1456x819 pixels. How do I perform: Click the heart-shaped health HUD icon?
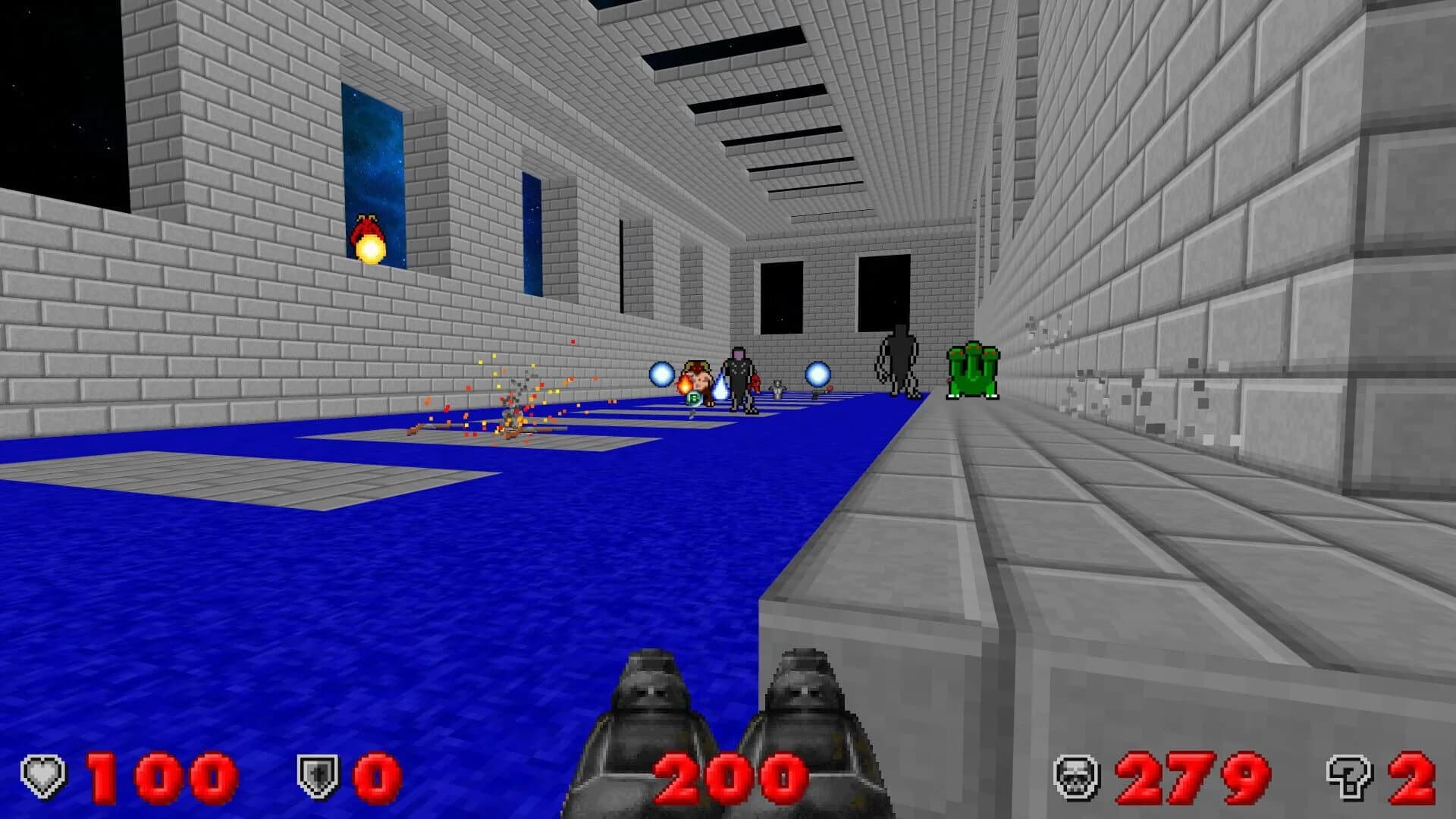pyautogui.click(x=44, y=773)
